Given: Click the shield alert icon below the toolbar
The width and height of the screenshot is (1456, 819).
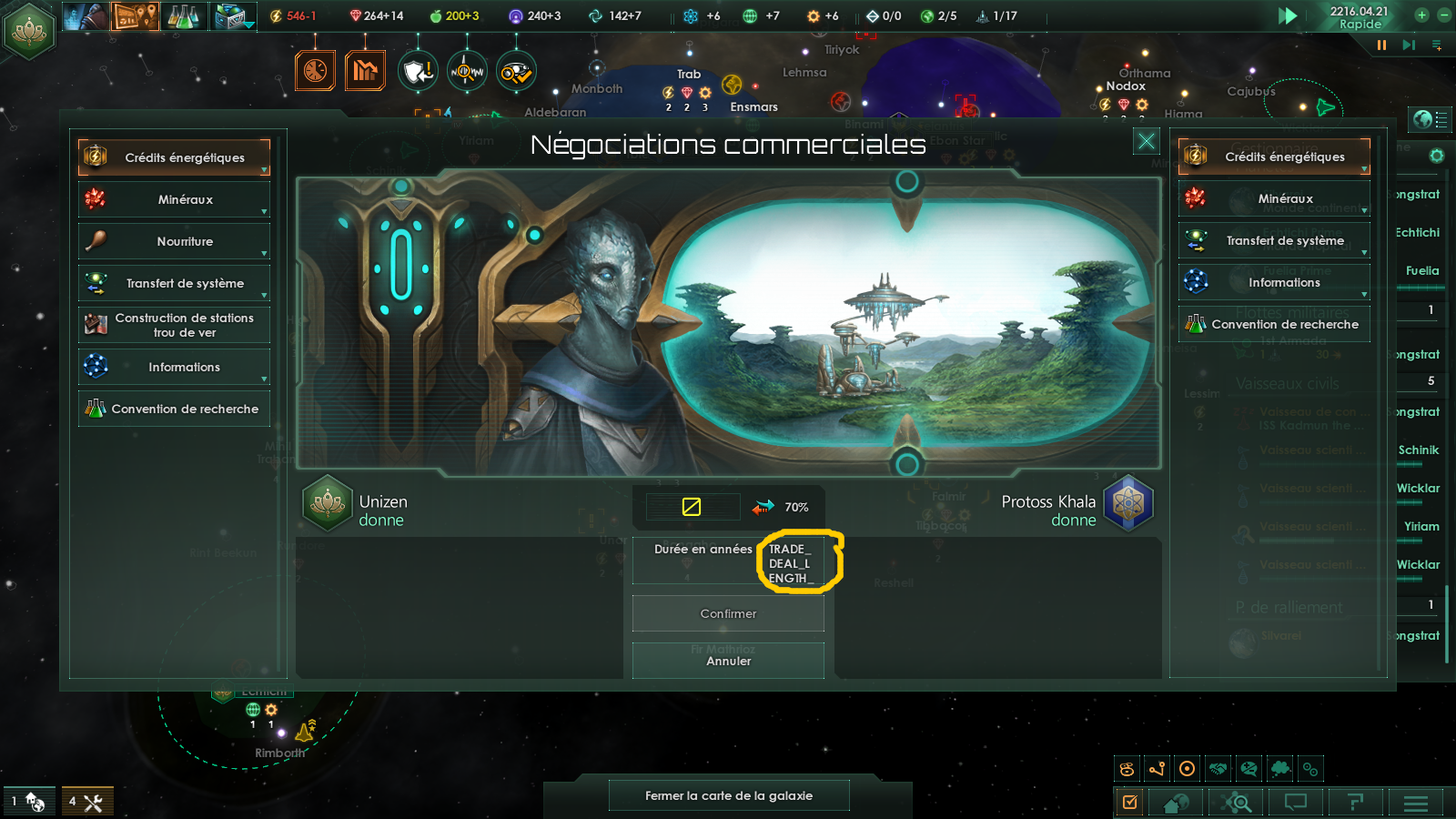Looking at the screenshot, I should click(418, 73).
